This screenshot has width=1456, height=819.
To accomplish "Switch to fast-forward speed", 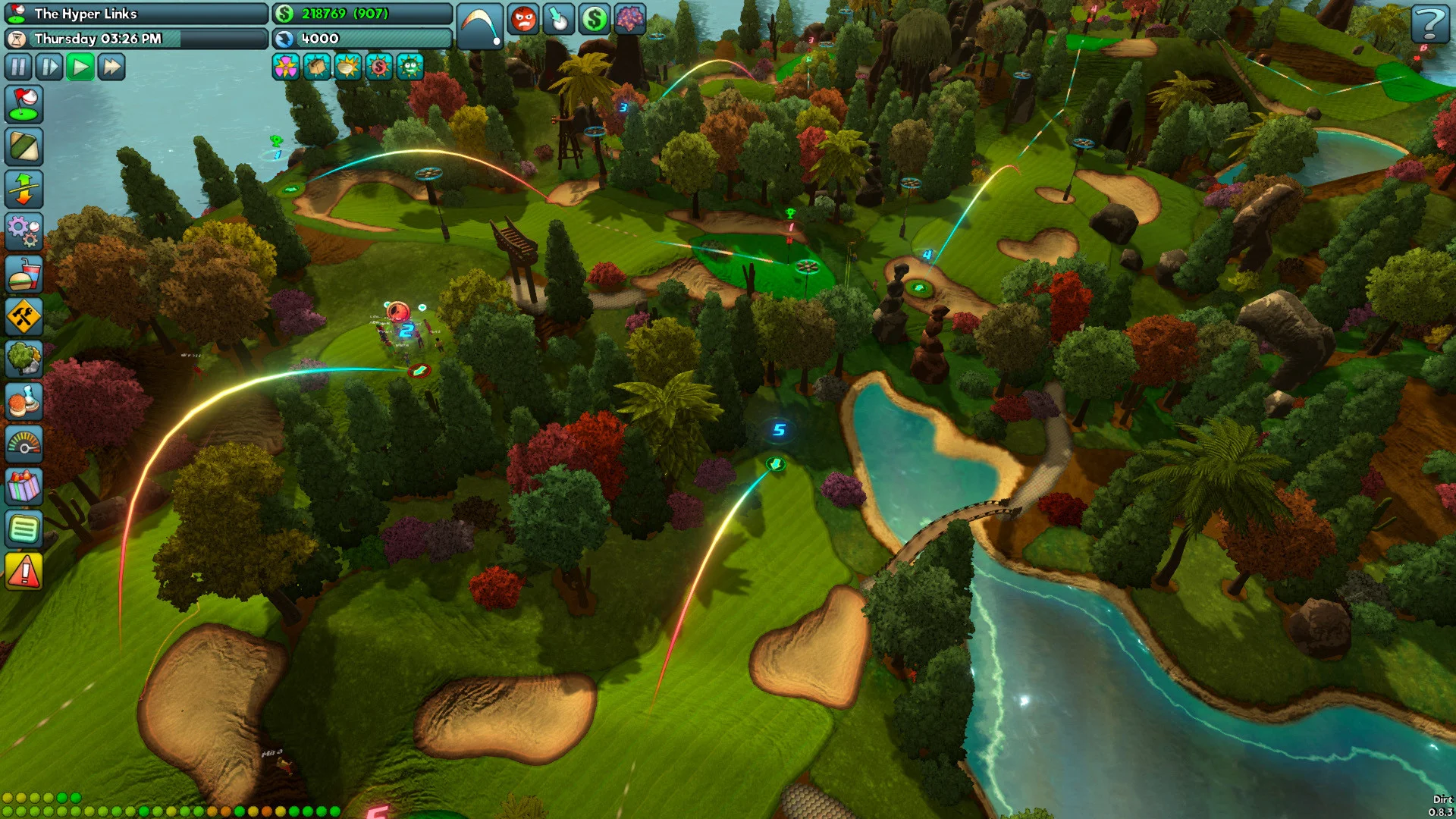I will tap(111, 67).
